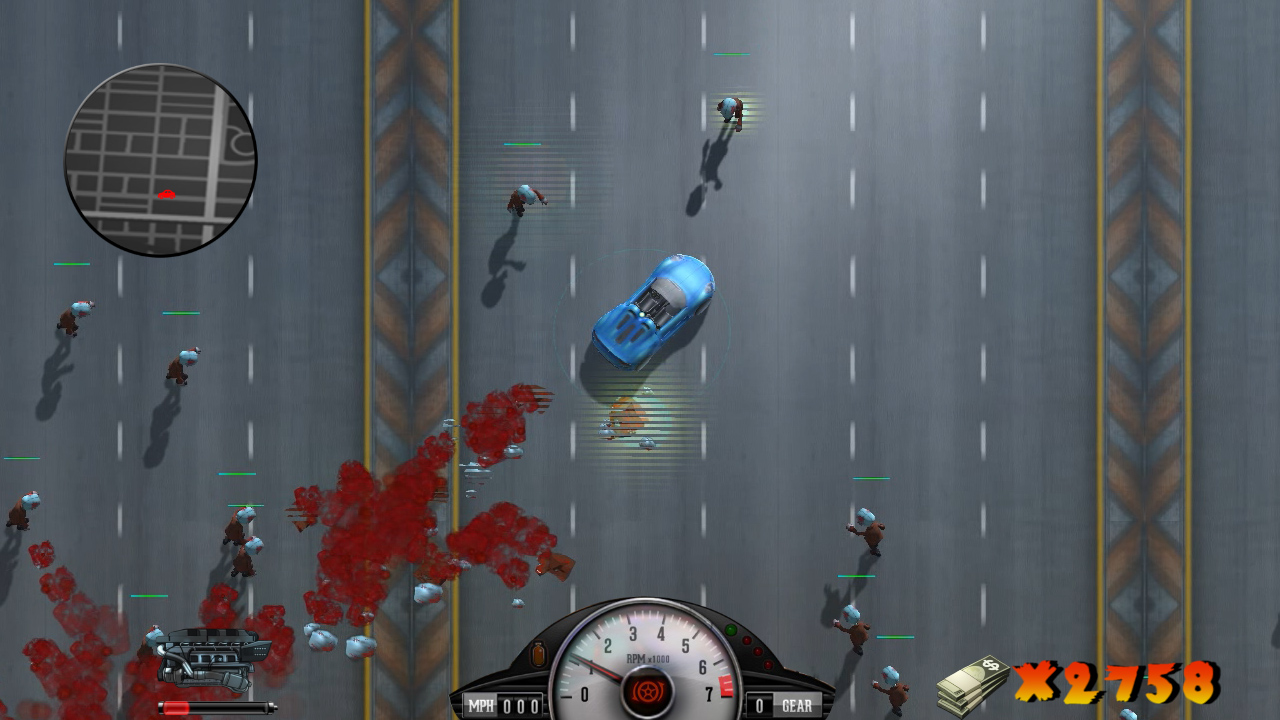The image size is (1280, 720).
Task: Click the money stack icon near the cash counter
Action: [x=975, y=682]
